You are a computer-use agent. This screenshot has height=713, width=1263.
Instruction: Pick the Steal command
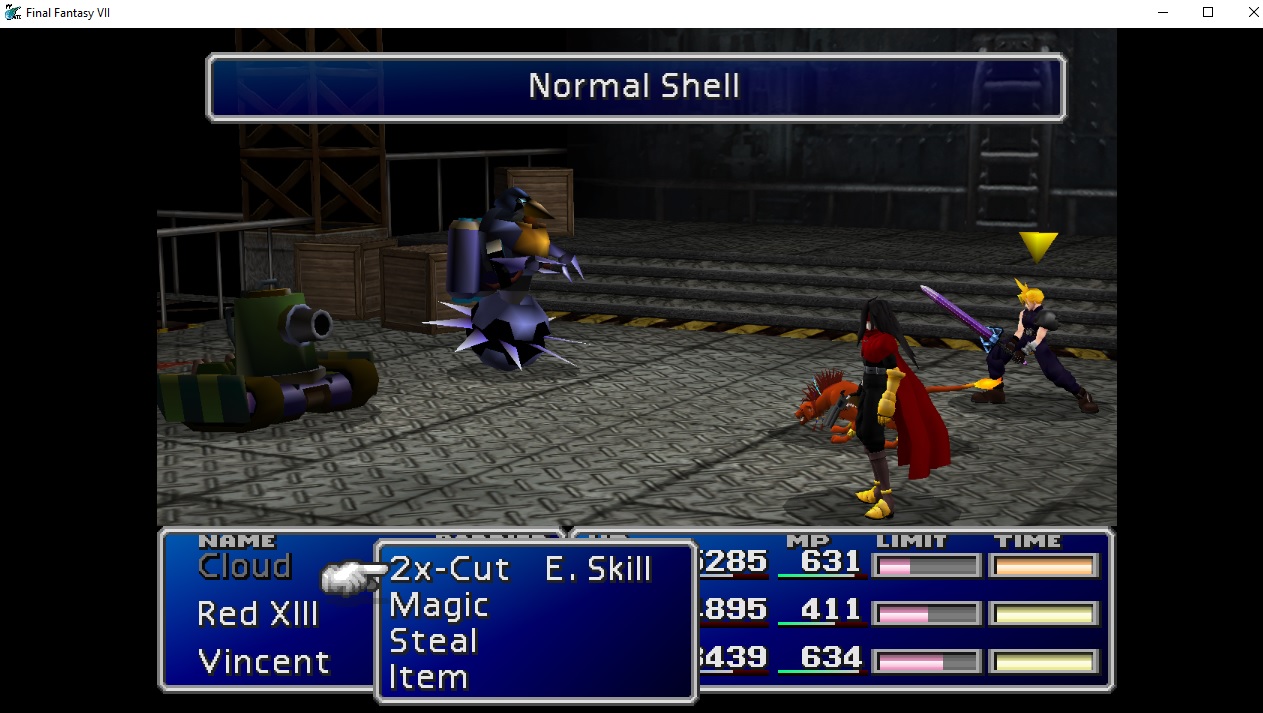pyautogui.click(x=433, y=641)
